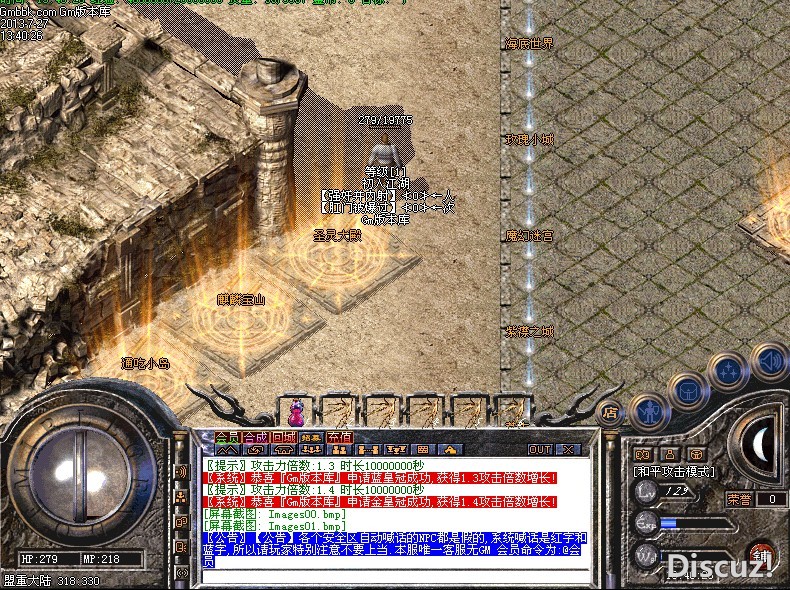
Task: Select the 合成 synthesis tab
Action: click(255, 437)
